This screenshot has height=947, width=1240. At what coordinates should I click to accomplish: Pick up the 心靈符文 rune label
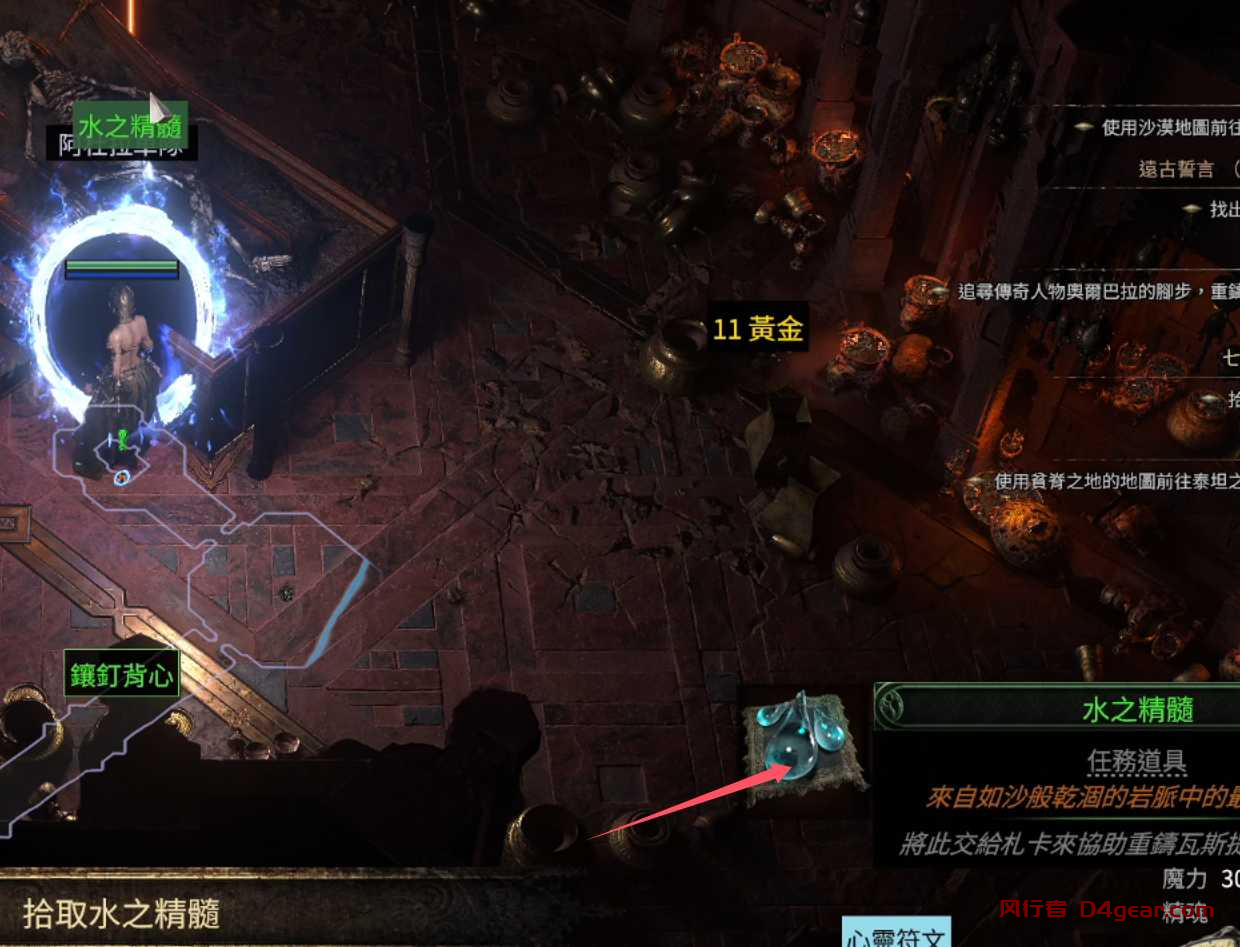(895, 936)
